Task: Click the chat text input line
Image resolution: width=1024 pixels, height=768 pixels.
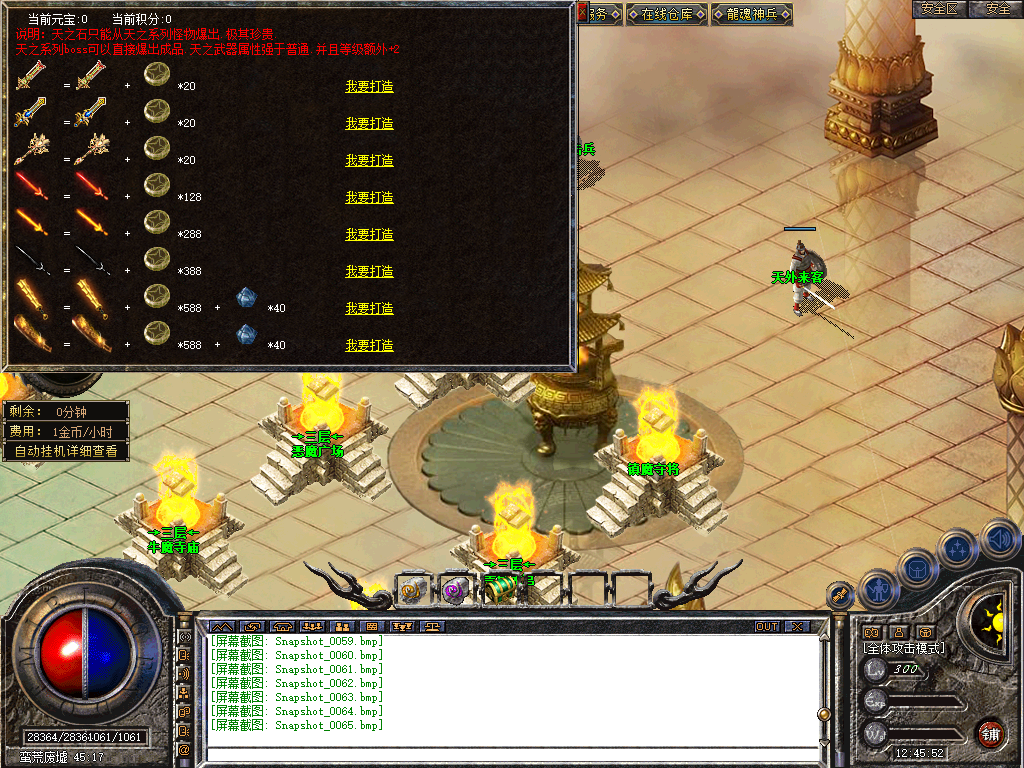Action: click(510, 753)
